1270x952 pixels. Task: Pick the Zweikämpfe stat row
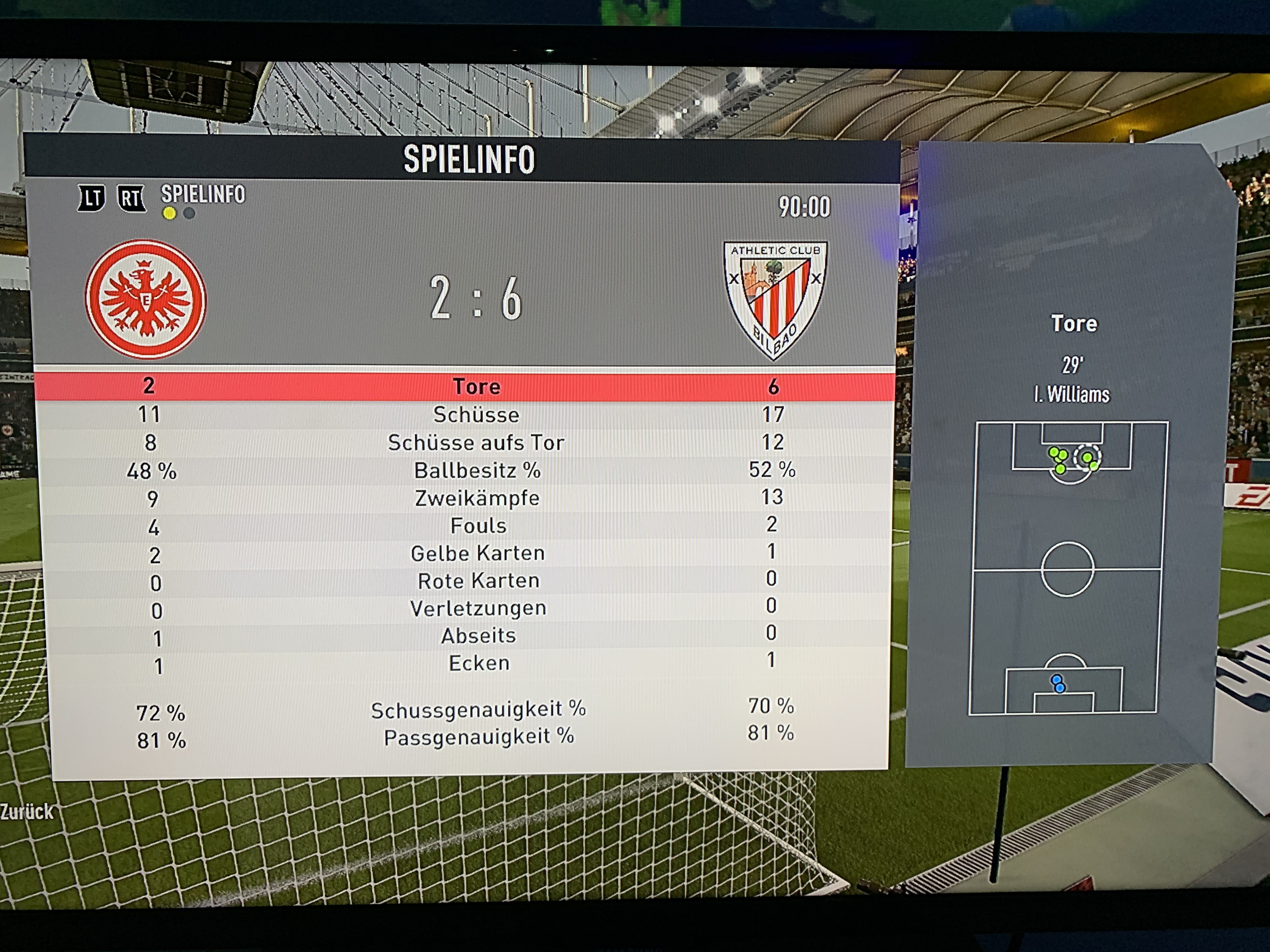[477, 498]
